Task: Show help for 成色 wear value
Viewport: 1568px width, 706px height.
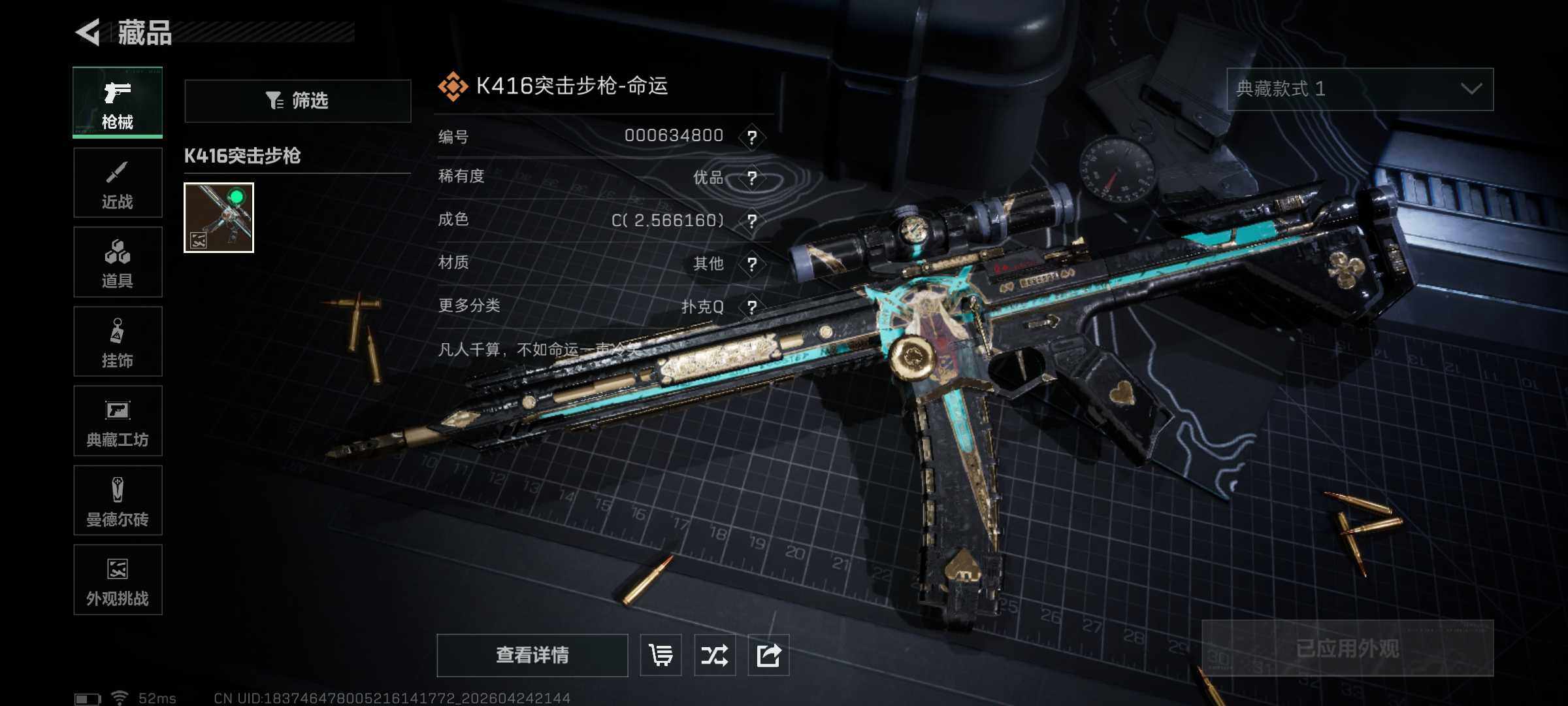Action: pos(752,221)
